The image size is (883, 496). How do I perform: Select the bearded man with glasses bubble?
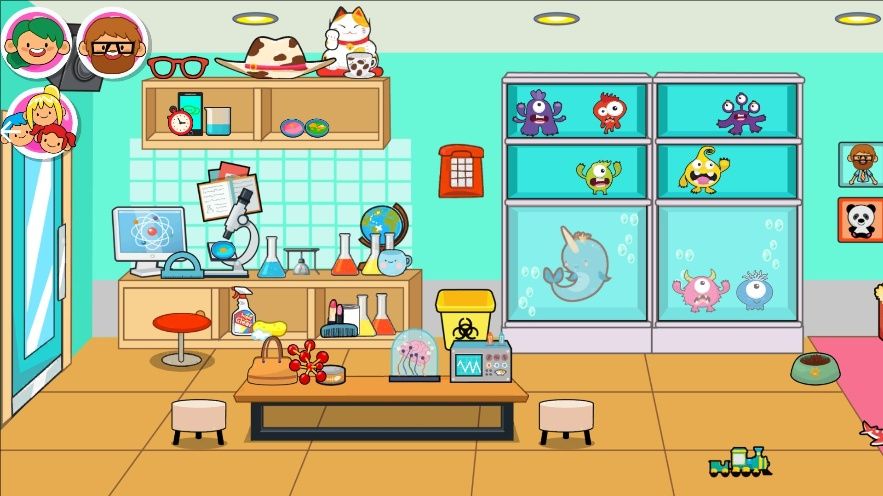coord(112,44)
